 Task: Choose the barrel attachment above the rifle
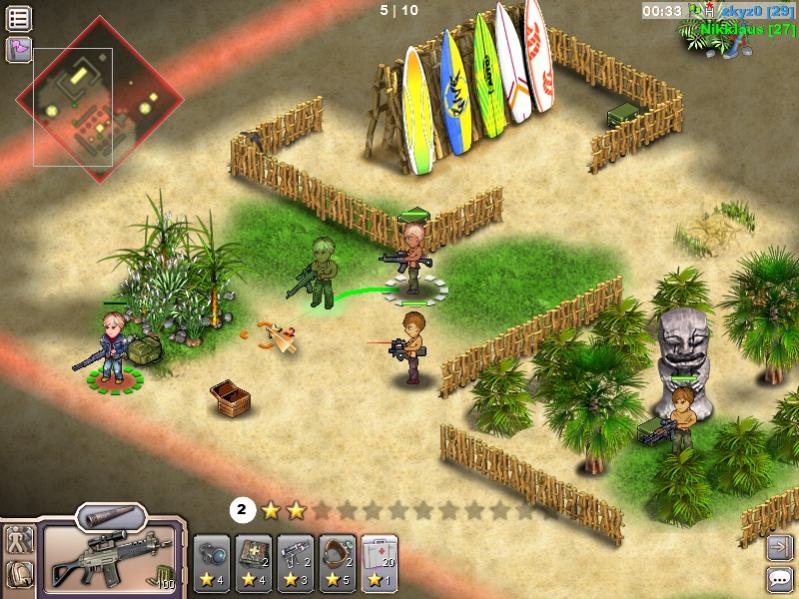point(111,517)
